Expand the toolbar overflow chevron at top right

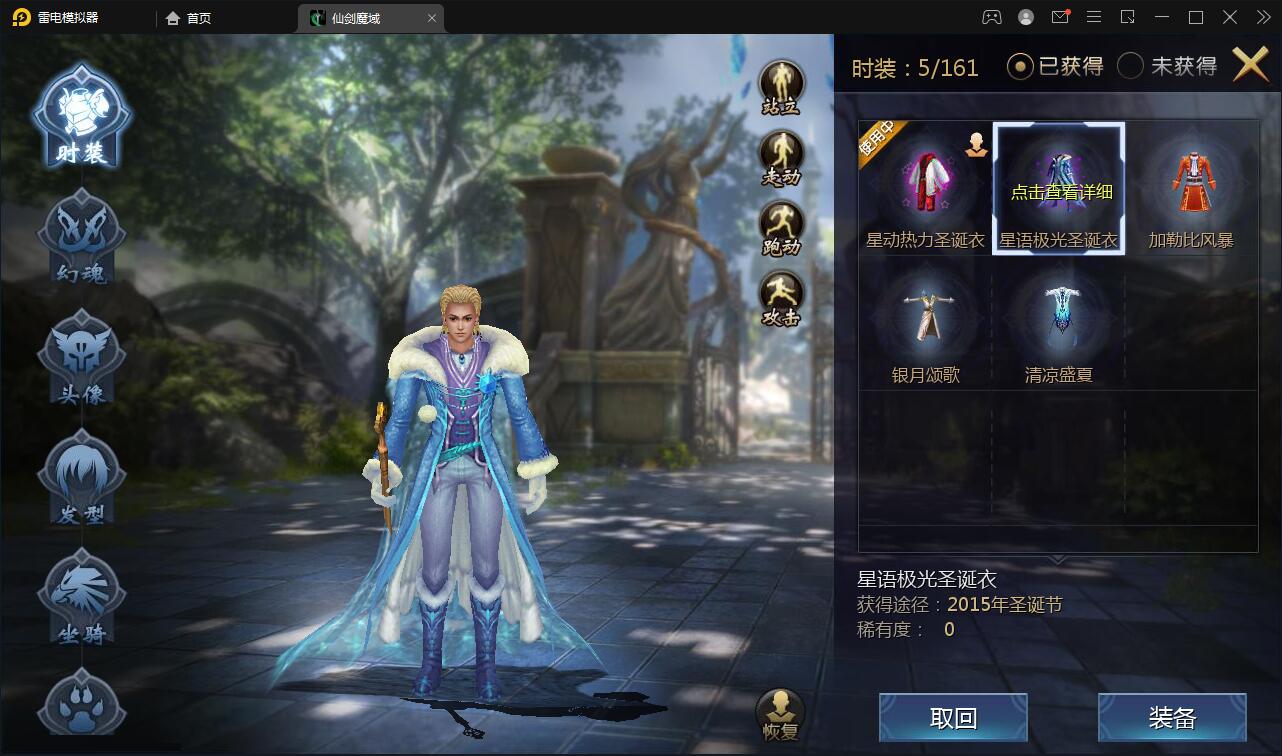[x=1263, y=17]
